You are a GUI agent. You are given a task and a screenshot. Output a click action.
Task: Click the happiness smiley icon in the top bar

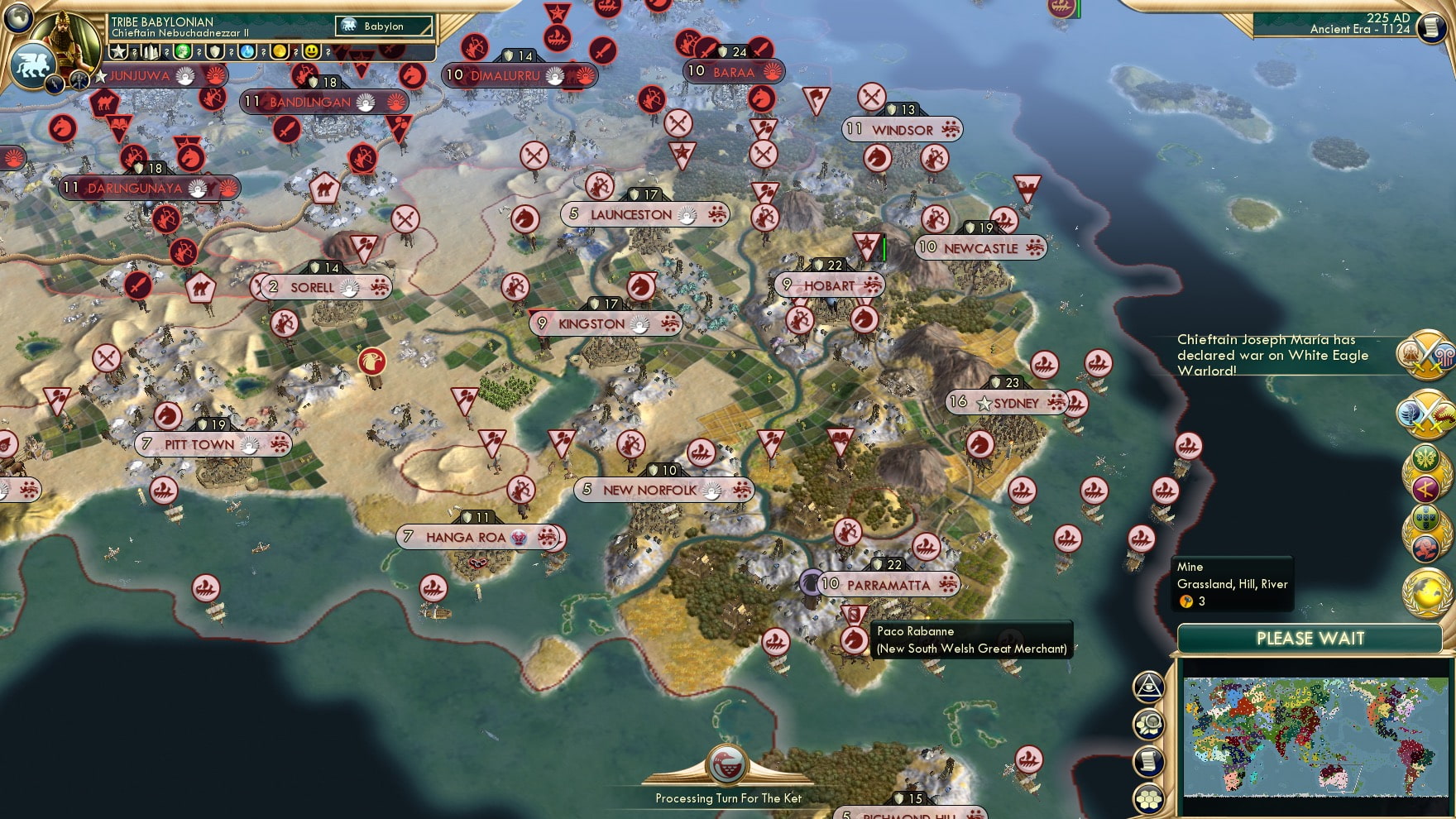click(311, 53)
